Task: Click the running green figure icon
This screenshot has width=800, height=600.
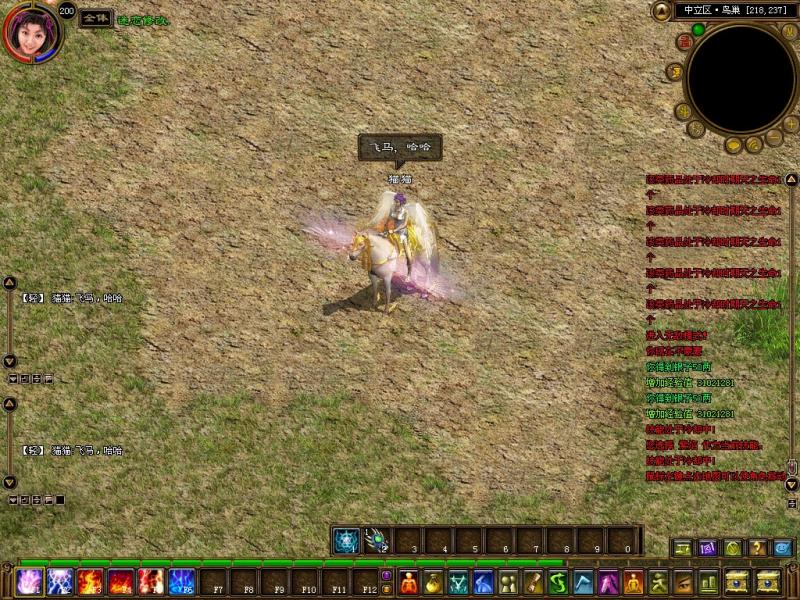Action: click(657, 582)
